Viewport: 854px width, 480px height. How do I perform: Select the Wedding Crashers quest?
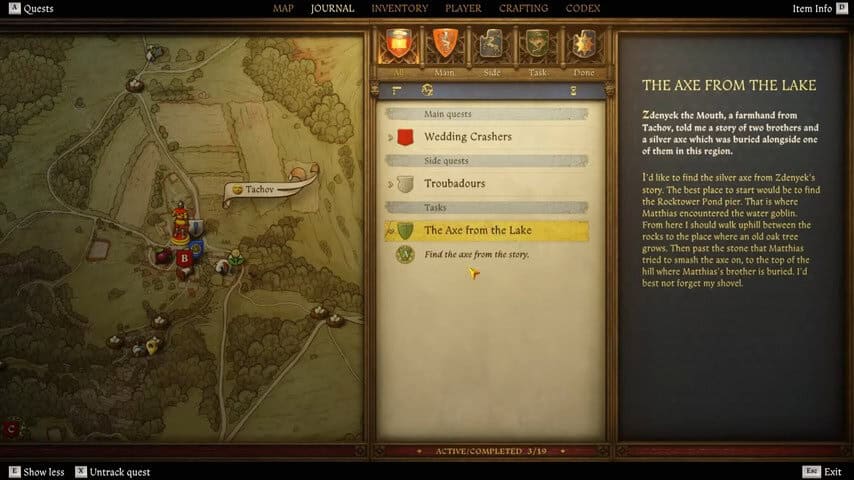pos(467,136)
